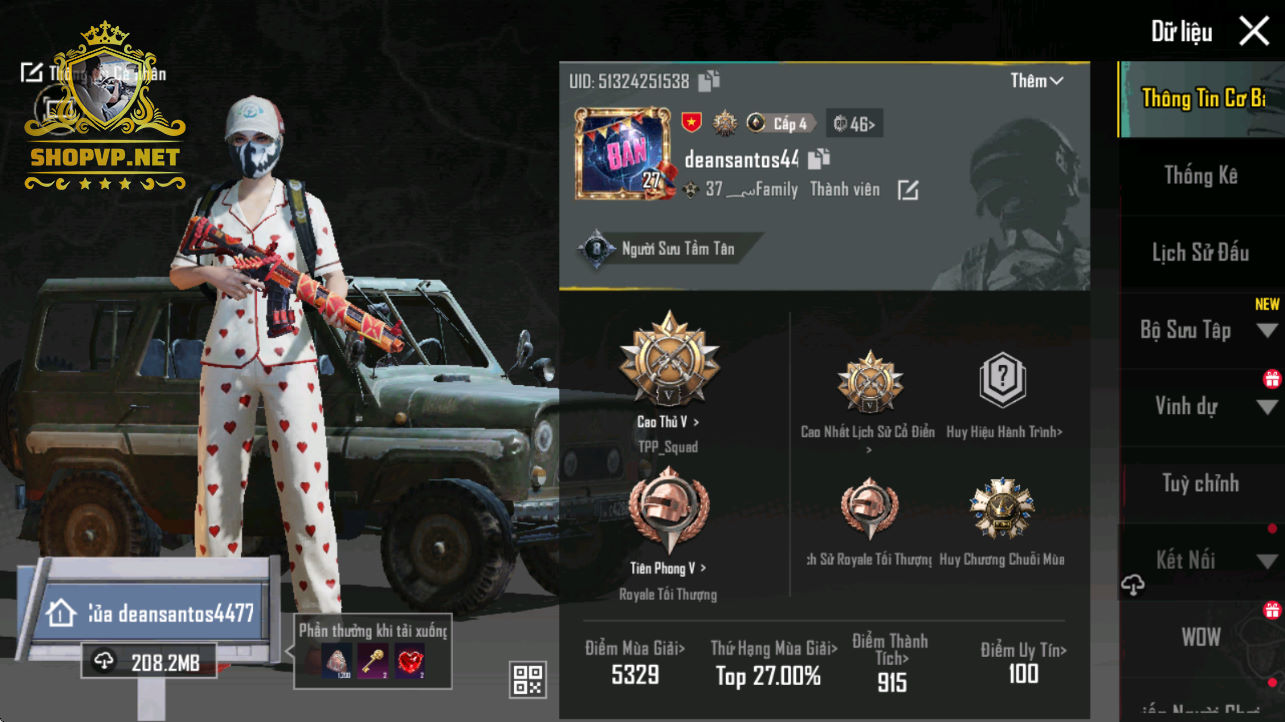Expand the Bộ Sưu Tập section
The width and height of the screenshot is (1285, 722).
[x=1200, y=330]
